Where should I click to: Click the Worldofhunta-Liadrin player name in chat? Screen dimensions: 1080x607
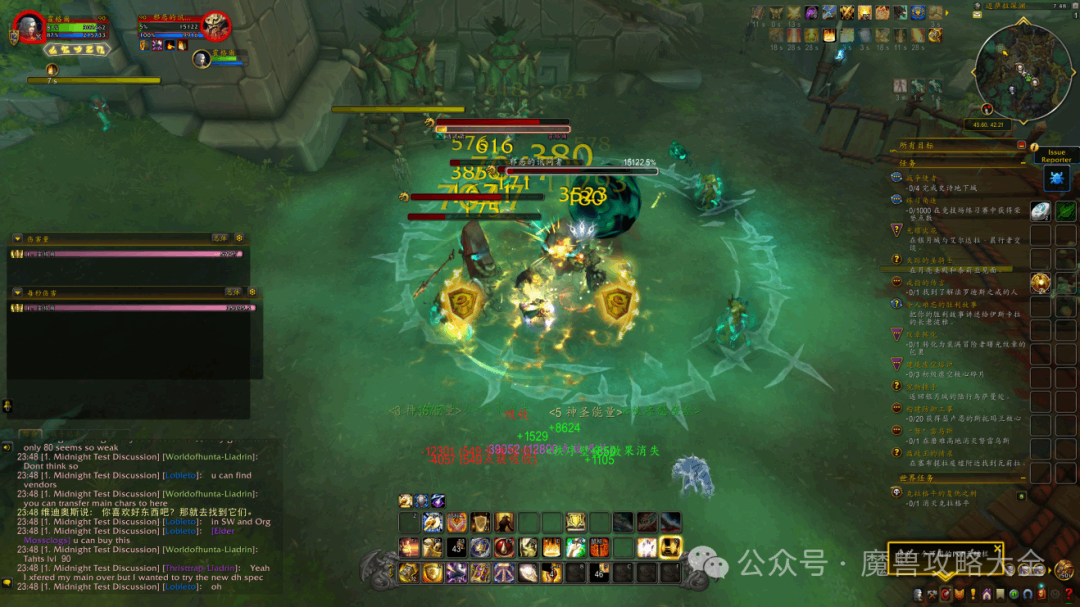tap(210, 475)
